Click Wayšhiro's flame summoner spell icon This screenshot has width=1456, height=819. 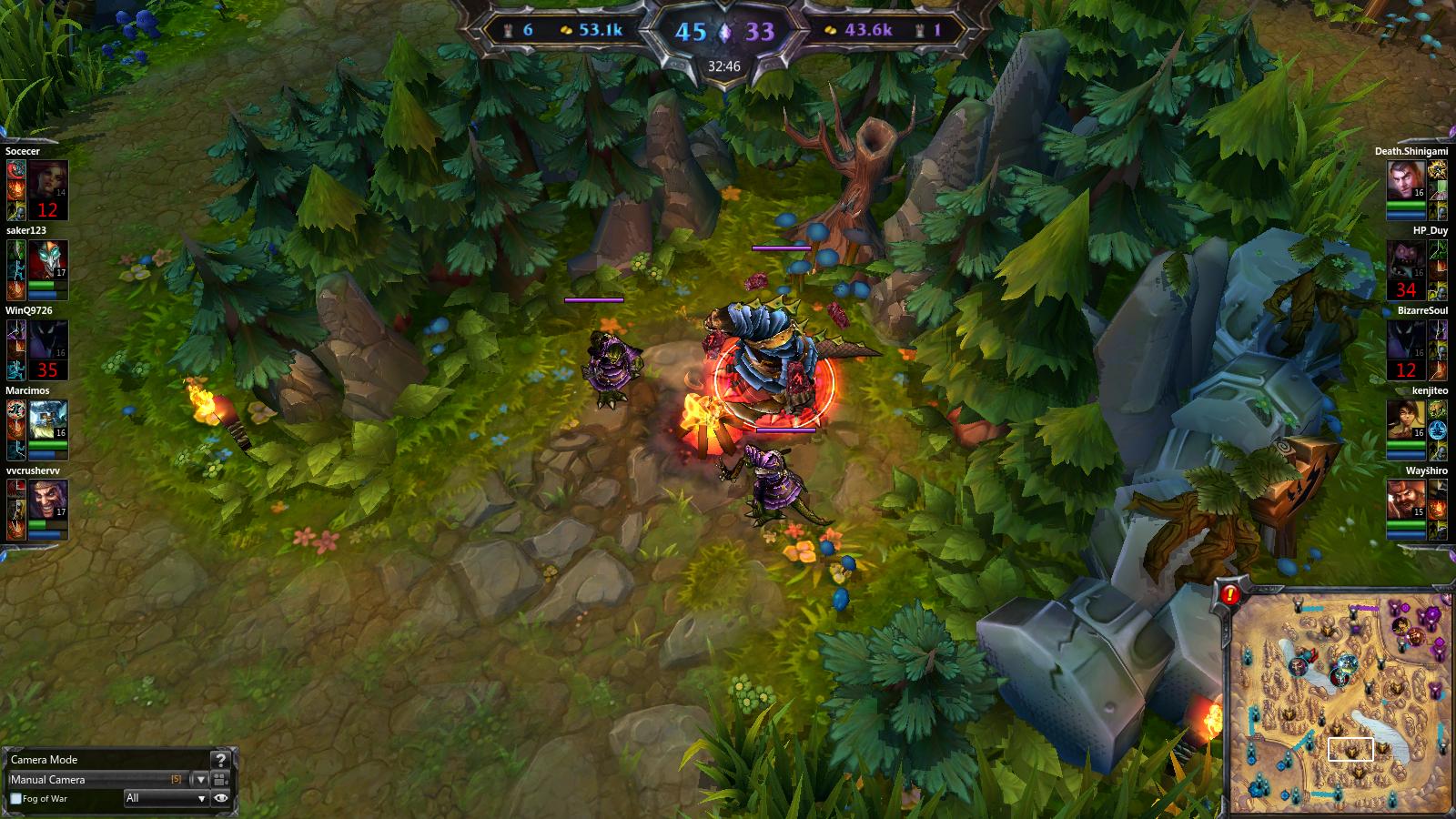1436,508
